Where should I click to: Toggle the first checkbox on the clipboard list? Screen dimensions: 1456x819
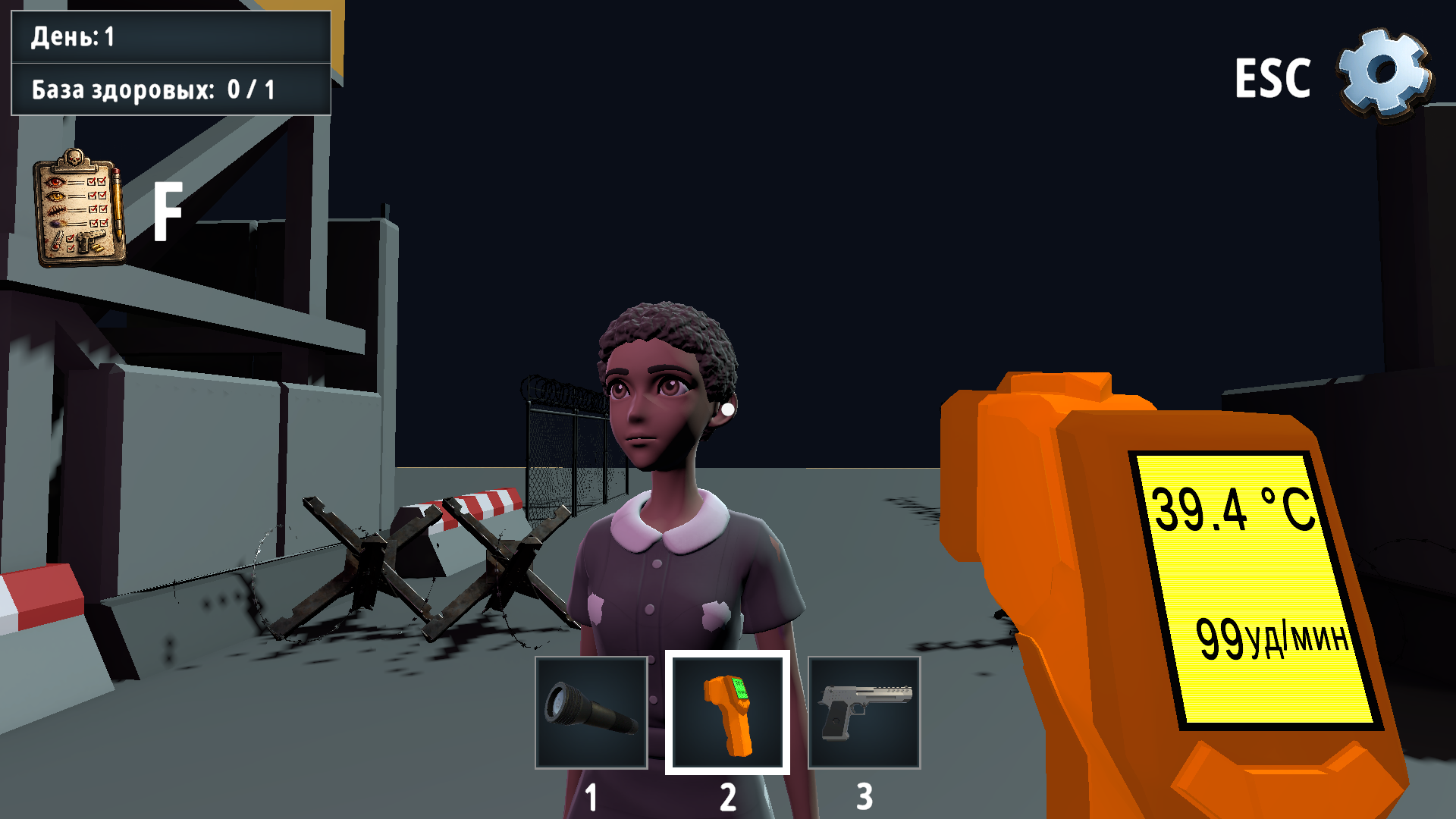coord(92,181)
